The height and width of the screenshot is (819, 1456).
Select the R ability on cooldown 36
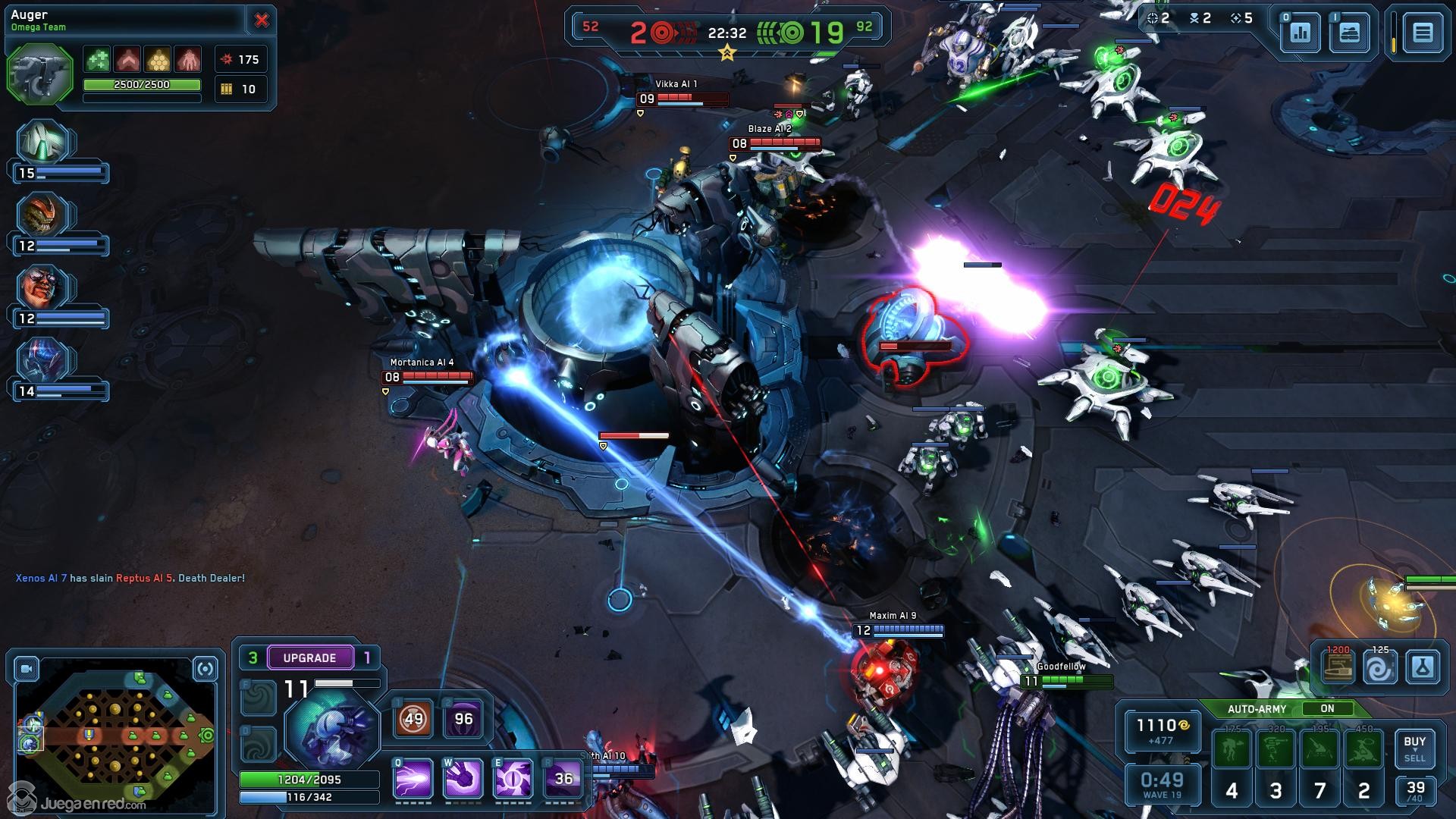[563, 779]
